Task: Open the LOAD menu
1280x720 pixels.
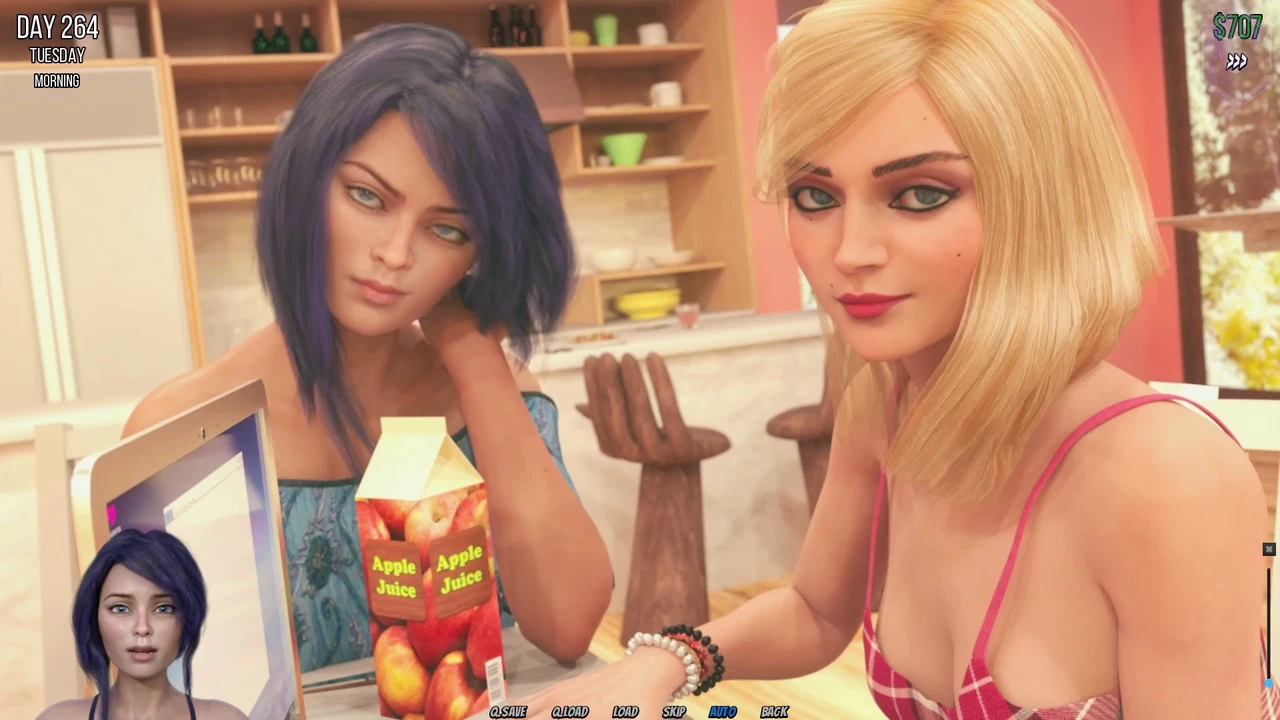Action: (x=625, y=712)
